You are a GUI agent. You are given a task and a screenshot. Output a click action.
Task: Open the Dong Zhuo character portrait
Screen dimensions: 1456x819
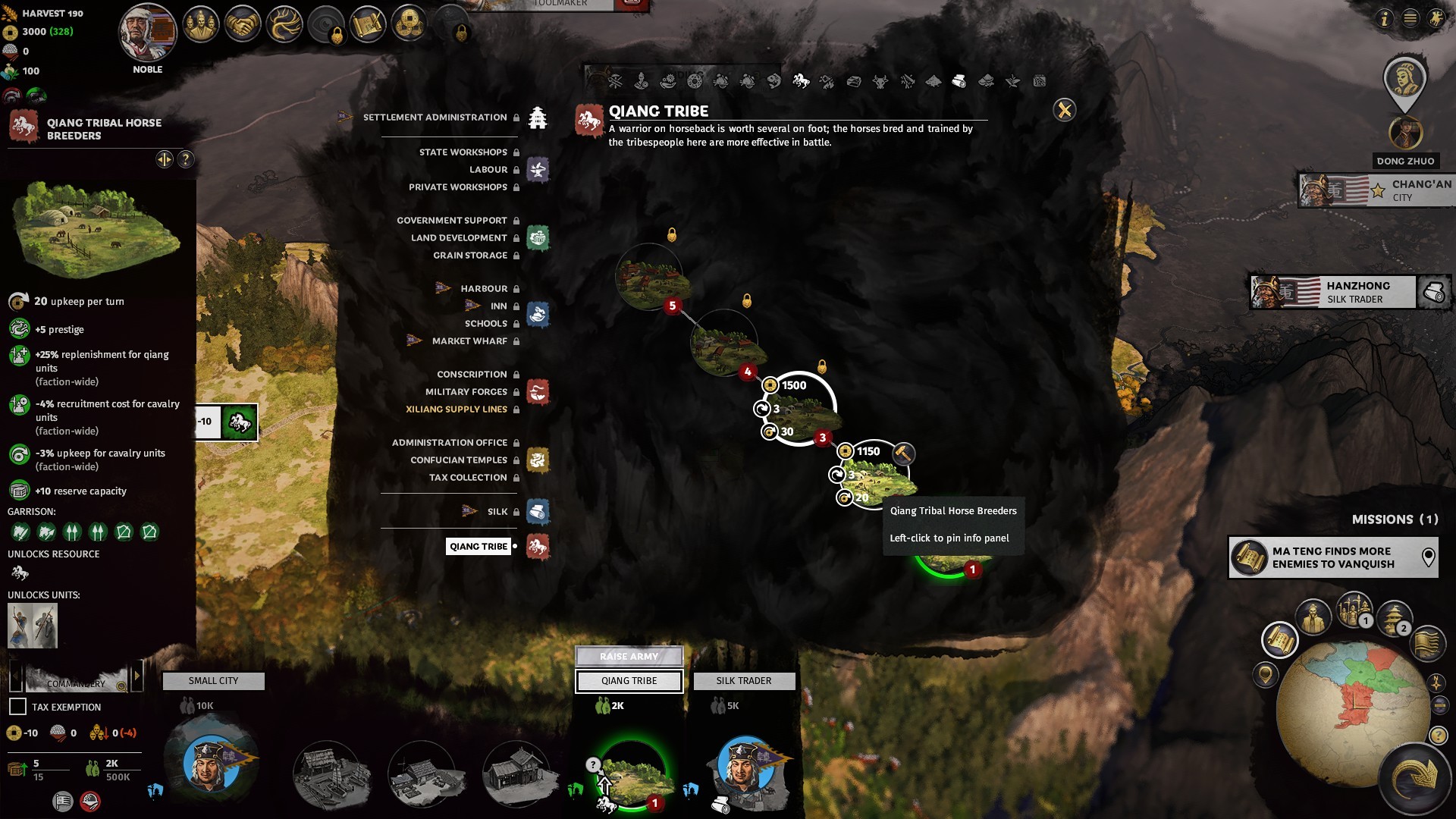point(1404,133)
